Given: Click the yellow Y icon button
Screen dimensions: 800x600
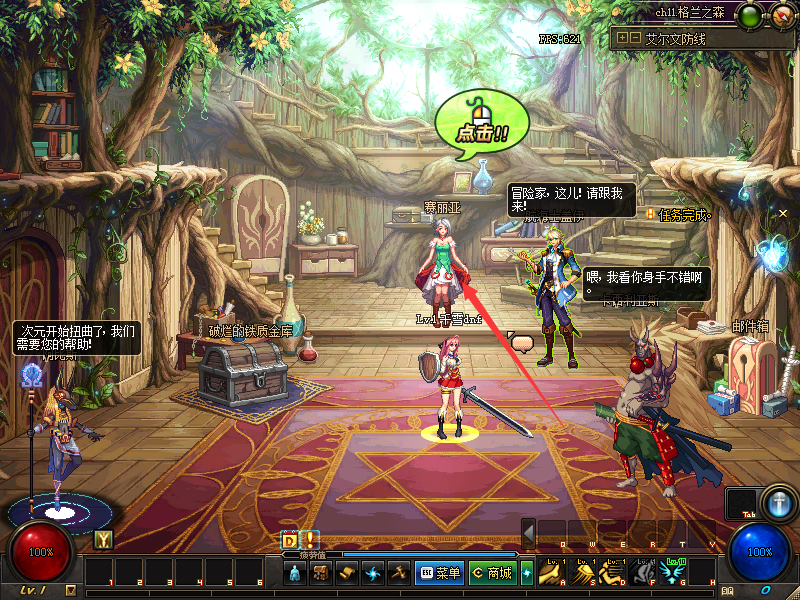Looking at the screenshot, I should point(102,540).
